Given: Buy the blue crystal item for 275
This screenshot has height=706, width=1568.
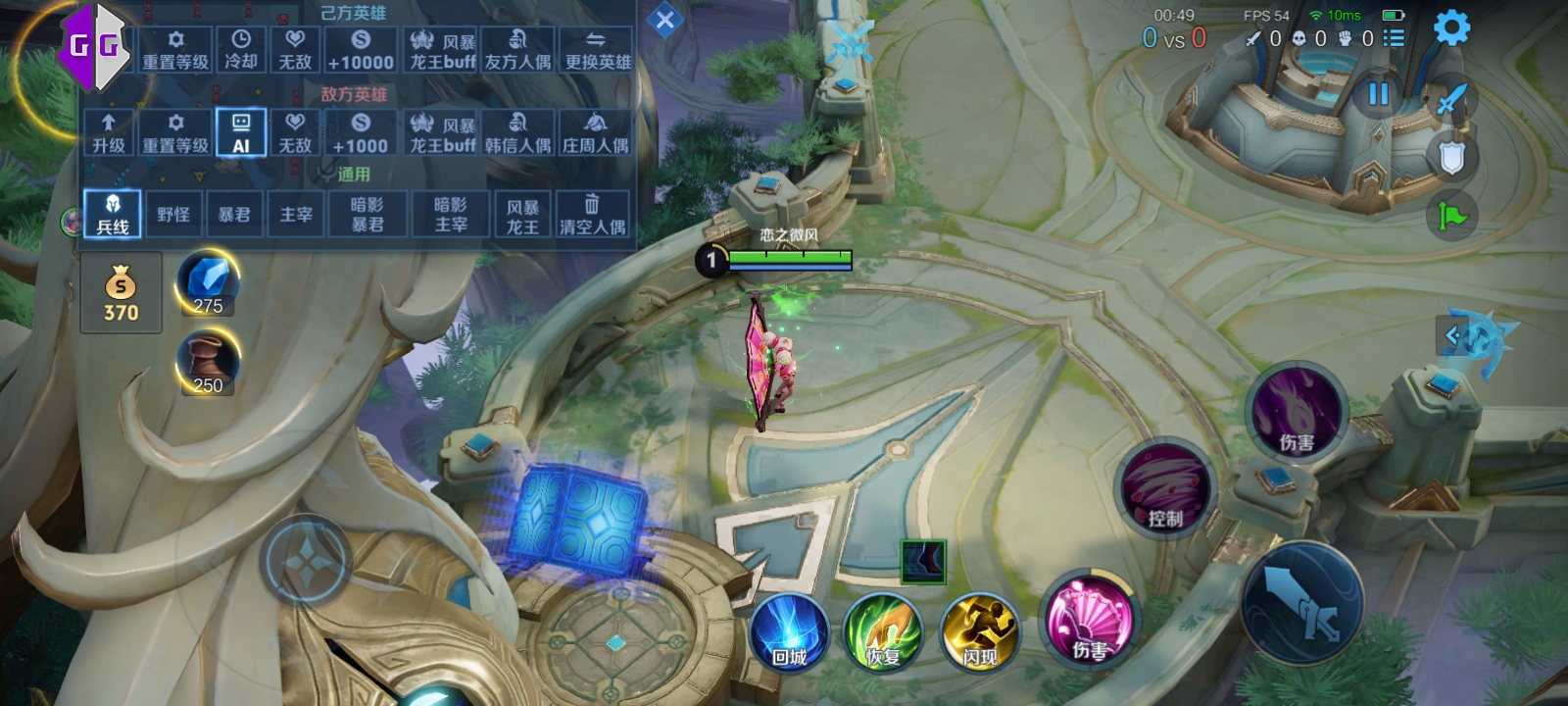Looking at the screenshot, I should click(208, 283).
